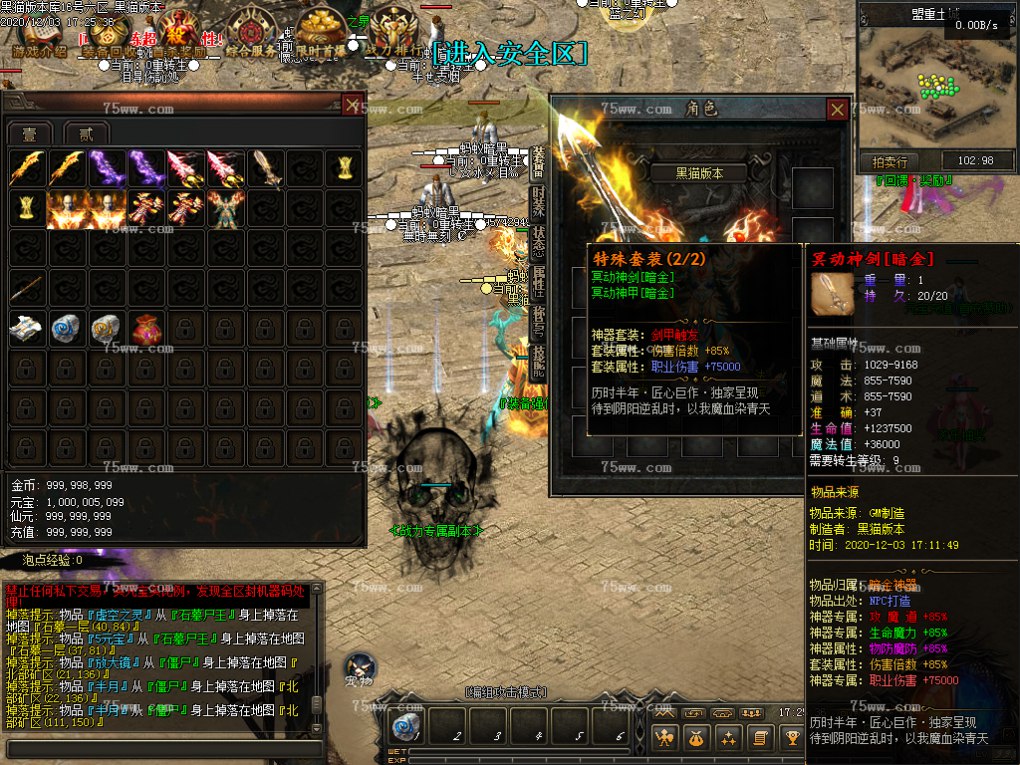This screenshot has width=1020, height=765.
Task: Open the bag icon on bottom bar
Action: (x=695, y=738)
